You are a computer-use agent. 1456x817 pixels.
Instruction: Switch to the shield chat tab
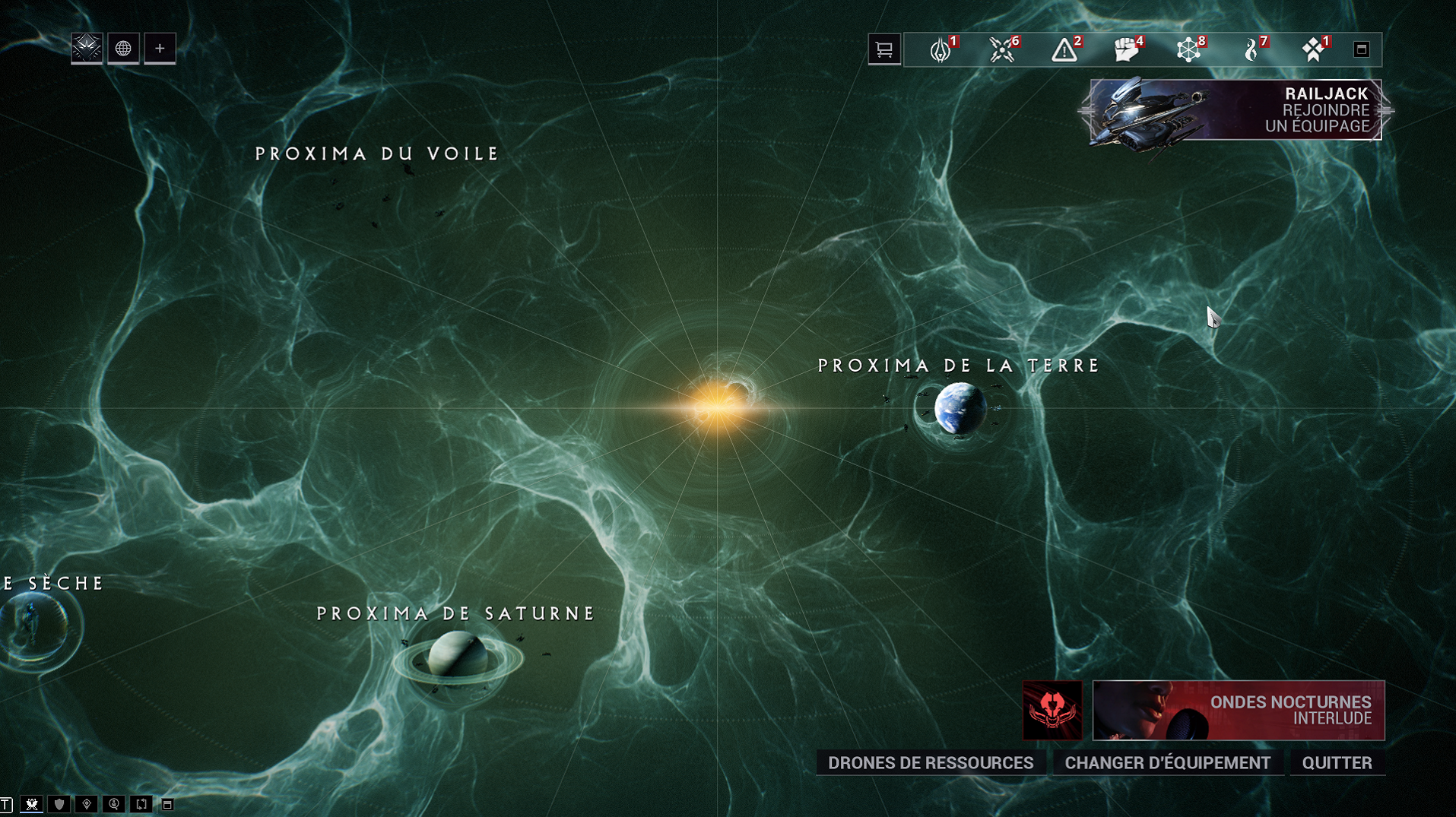[59, 804]
